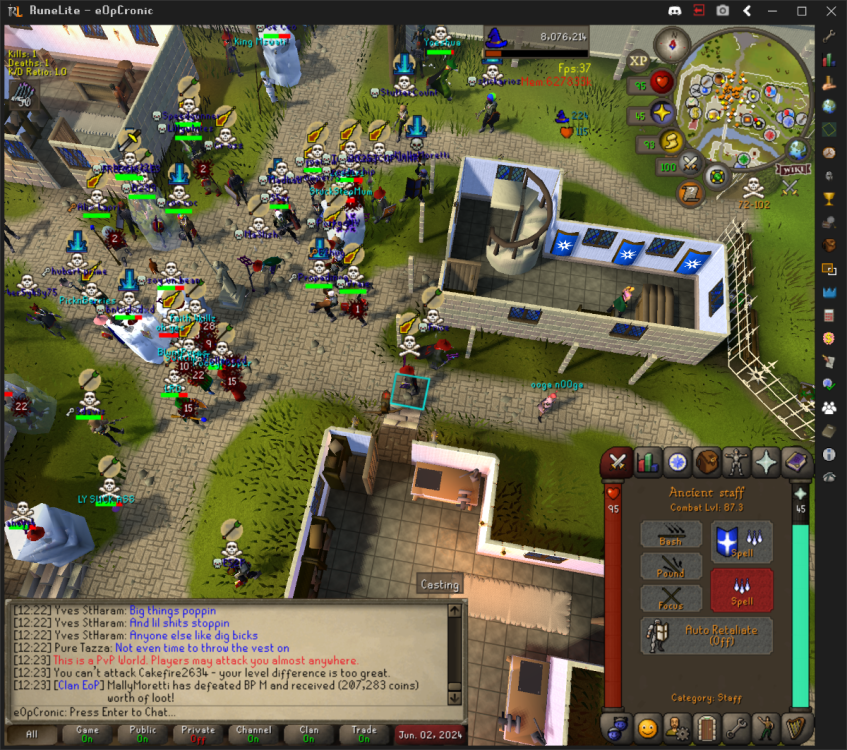
Task: Open the purple Spellbook tab
Action: coord(797,462)
